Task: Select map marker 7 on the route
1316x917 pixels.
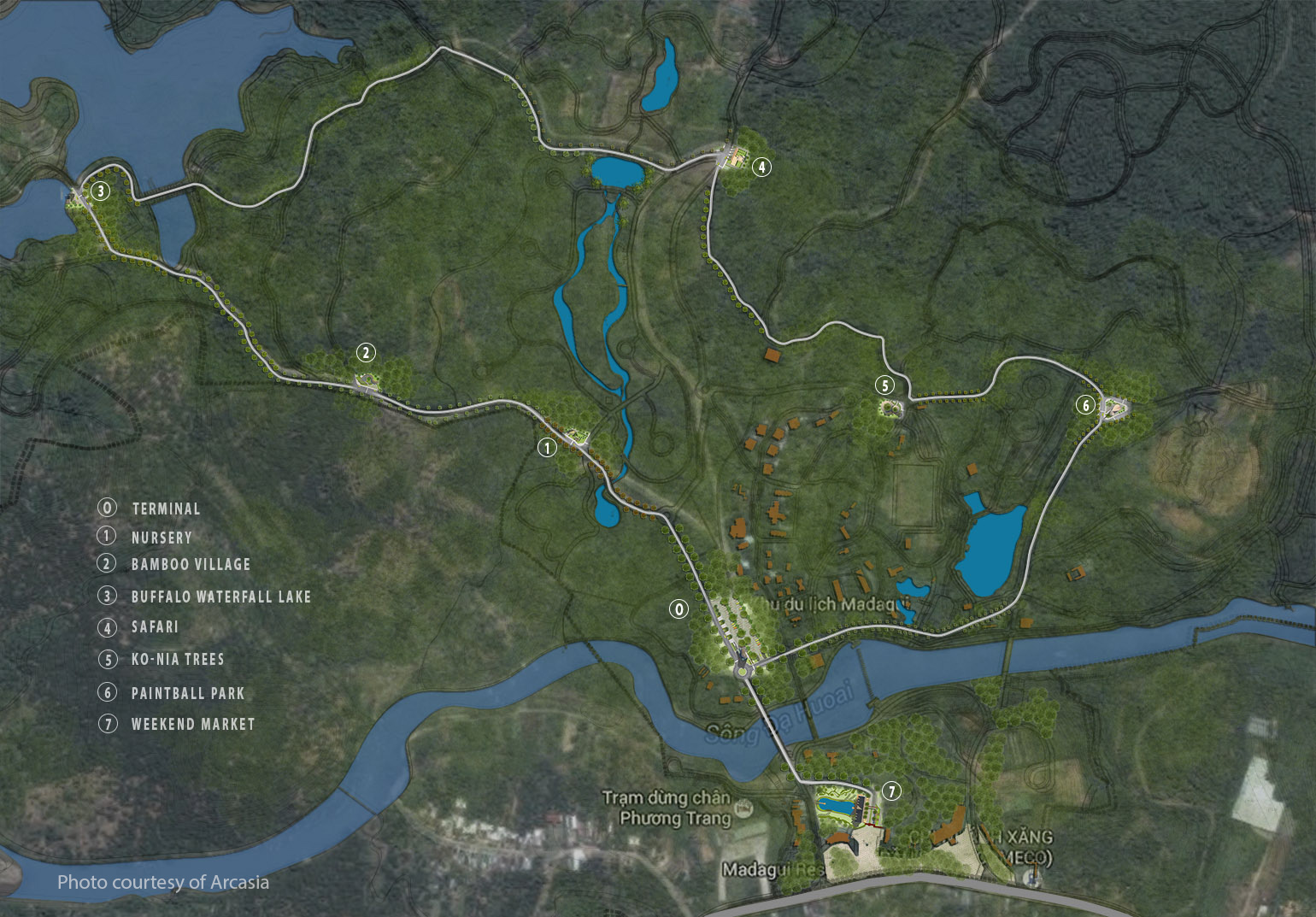Action: [891, 791]
